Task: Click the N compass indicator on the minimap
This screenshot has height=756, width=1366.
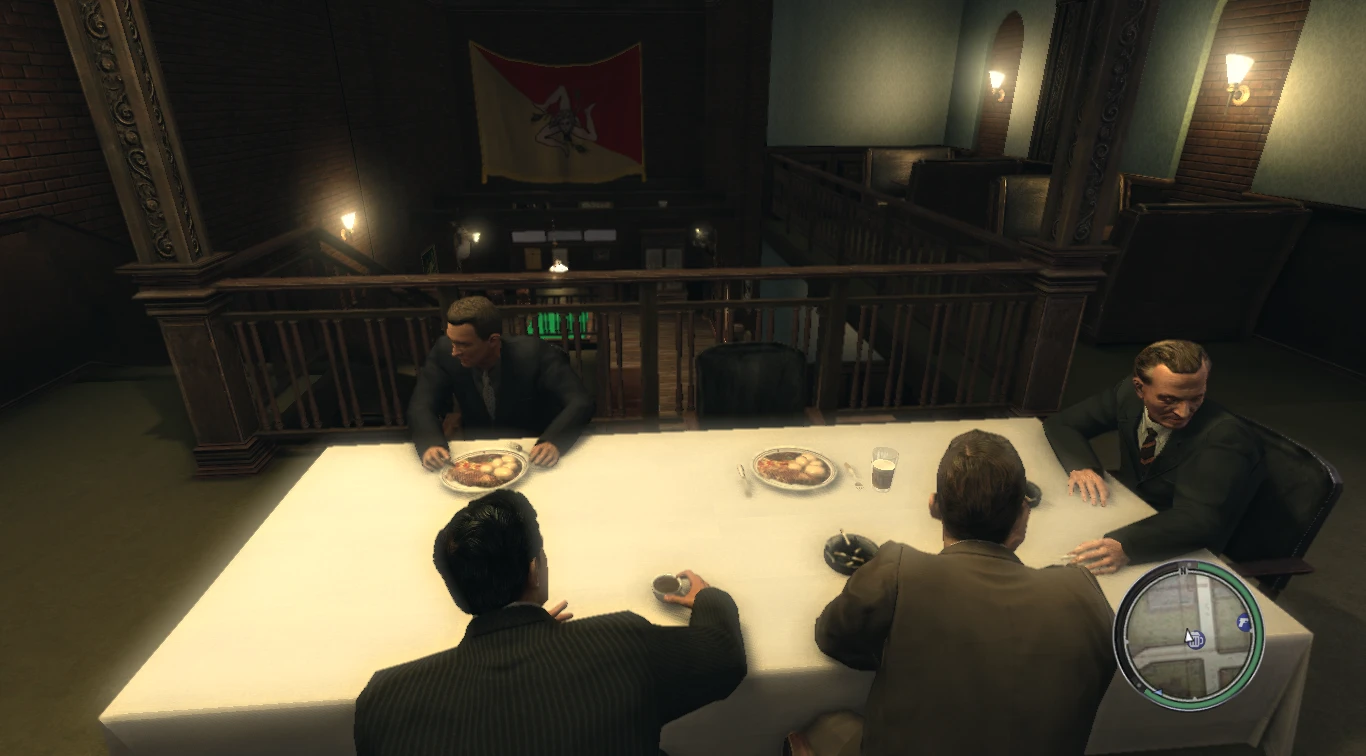Action: pos(1184,570)
